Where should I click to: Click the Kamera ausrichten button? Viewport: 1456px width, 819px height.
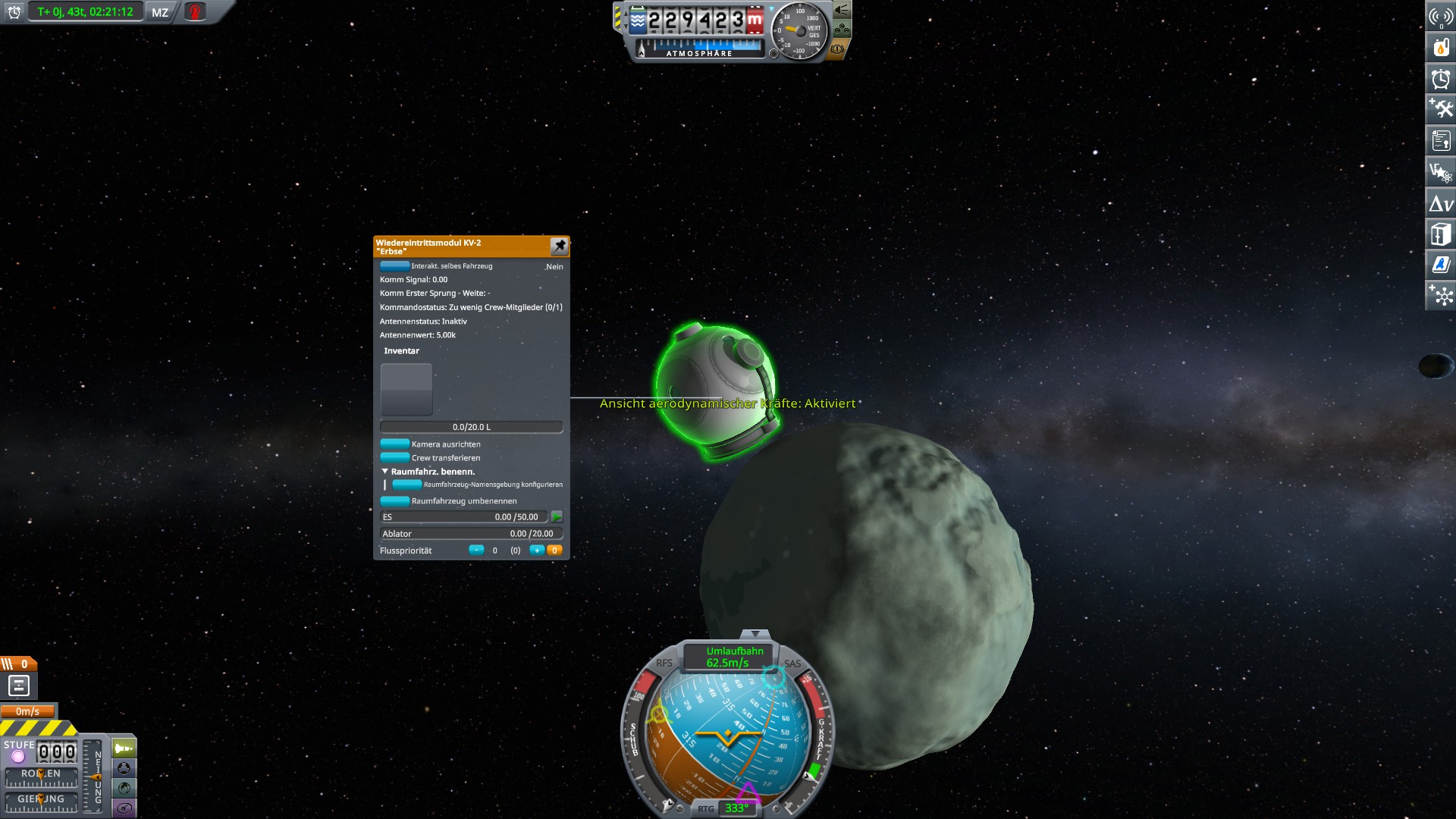pos(394,444)
